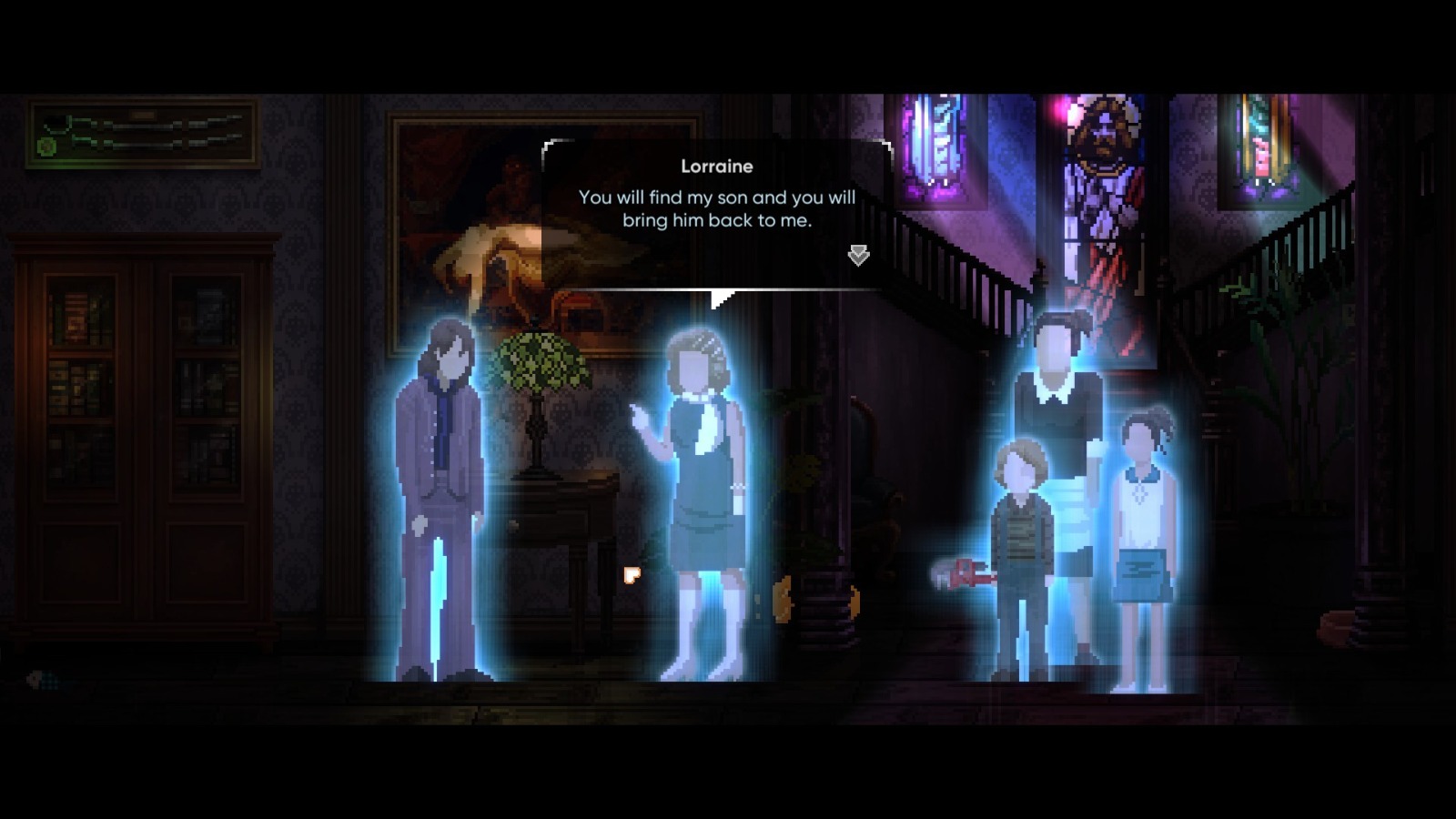Click the dialogue advance arrow below Lorraine's text
Image resolution: width=1456 pixels, height=819 pixels.
[856, 256]
